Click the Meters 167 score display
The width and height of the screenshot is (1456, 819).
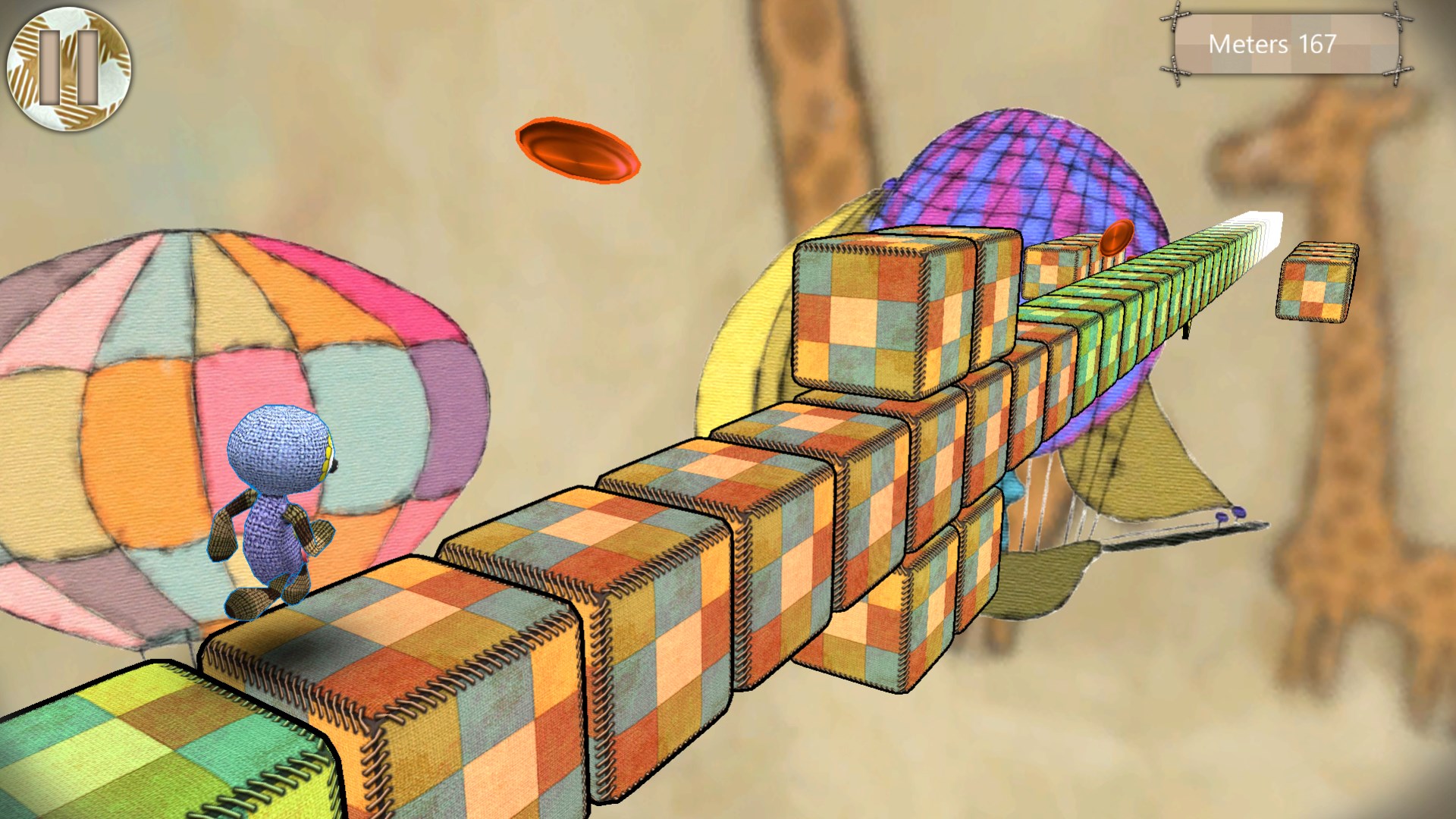tap(1280, 45)
